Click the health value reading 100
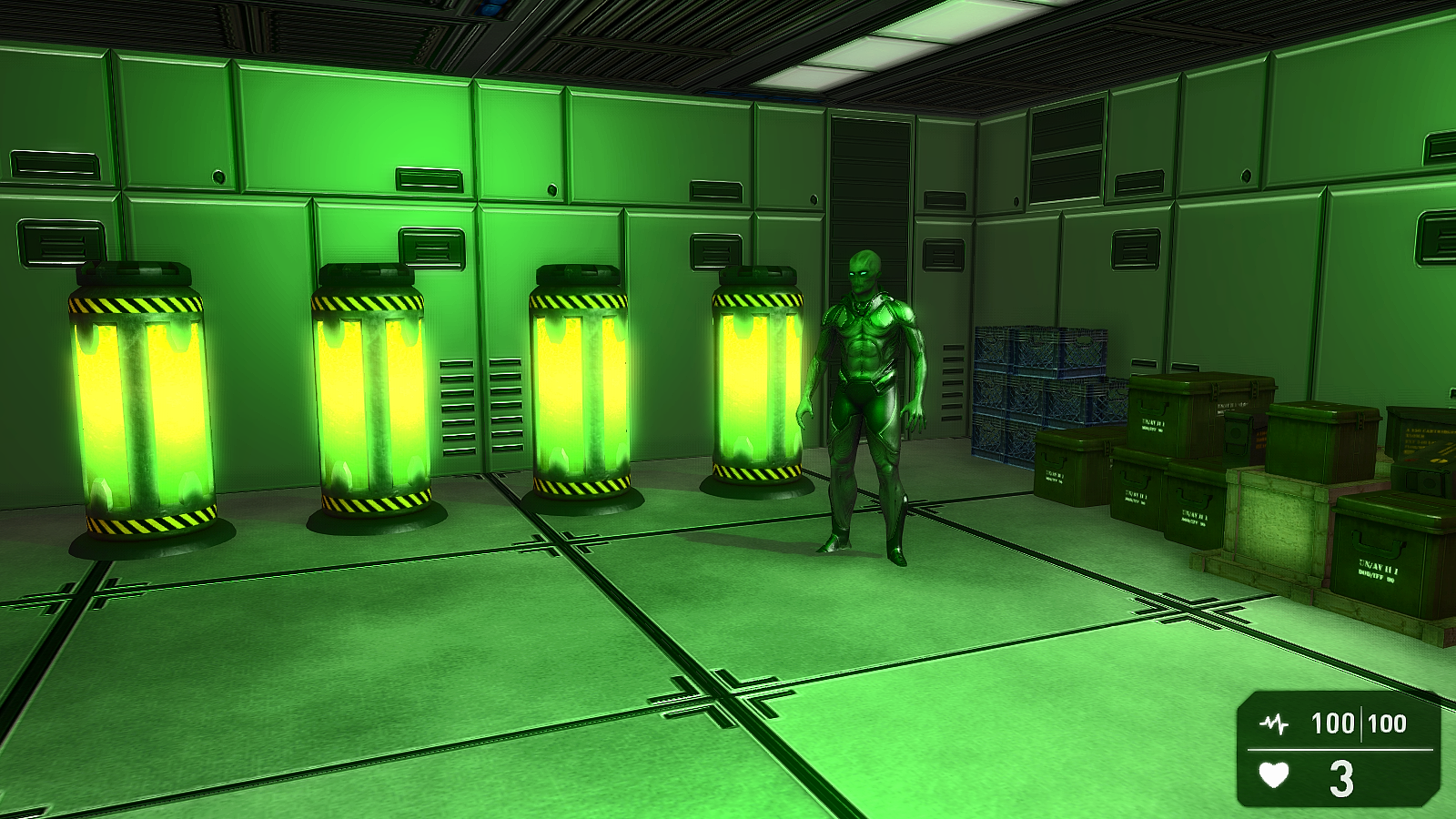 coord(1332,722)
